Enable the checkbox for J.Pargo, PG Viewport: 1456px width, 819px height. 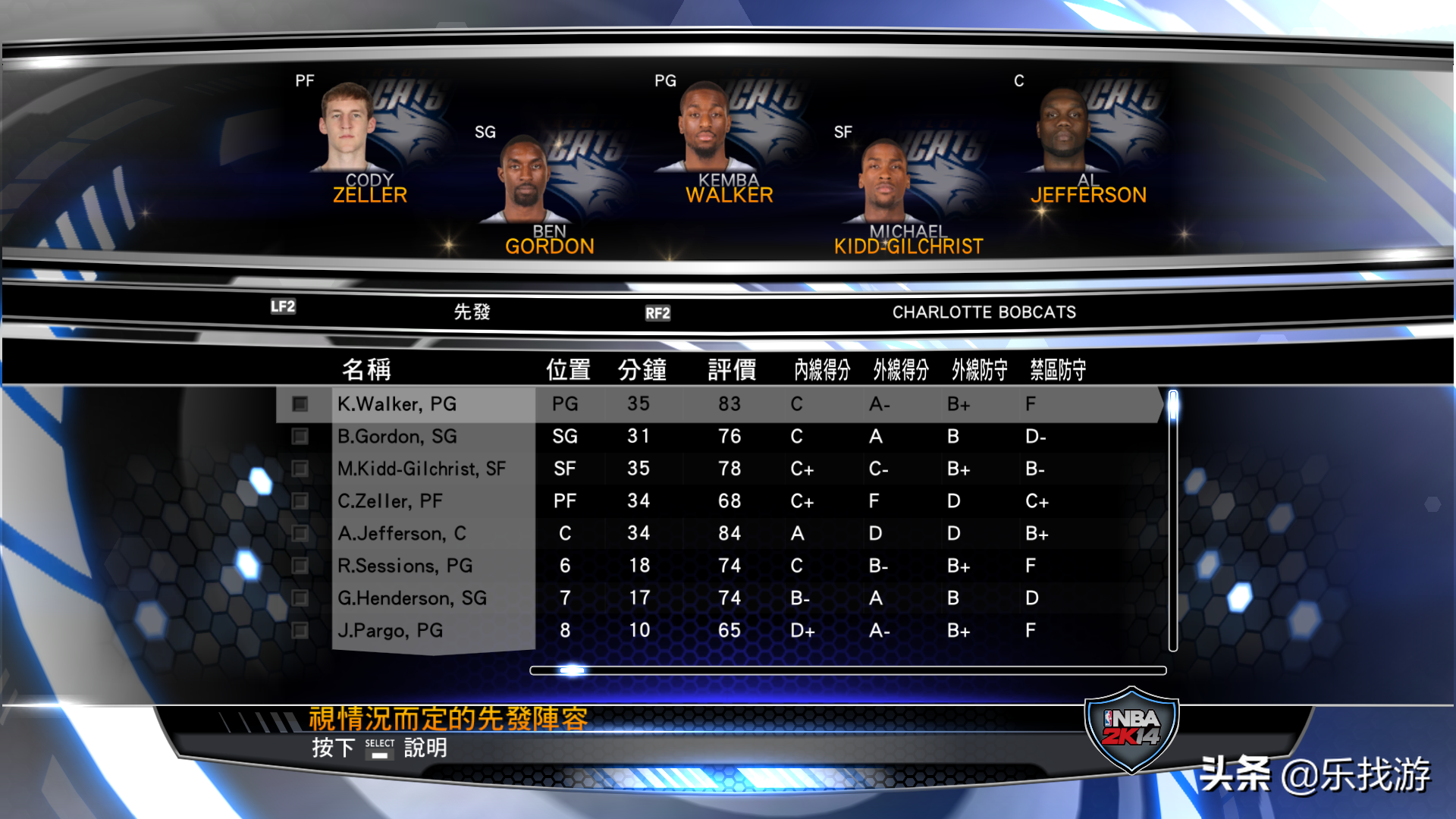pyautogui.click(x=300, y=630)
